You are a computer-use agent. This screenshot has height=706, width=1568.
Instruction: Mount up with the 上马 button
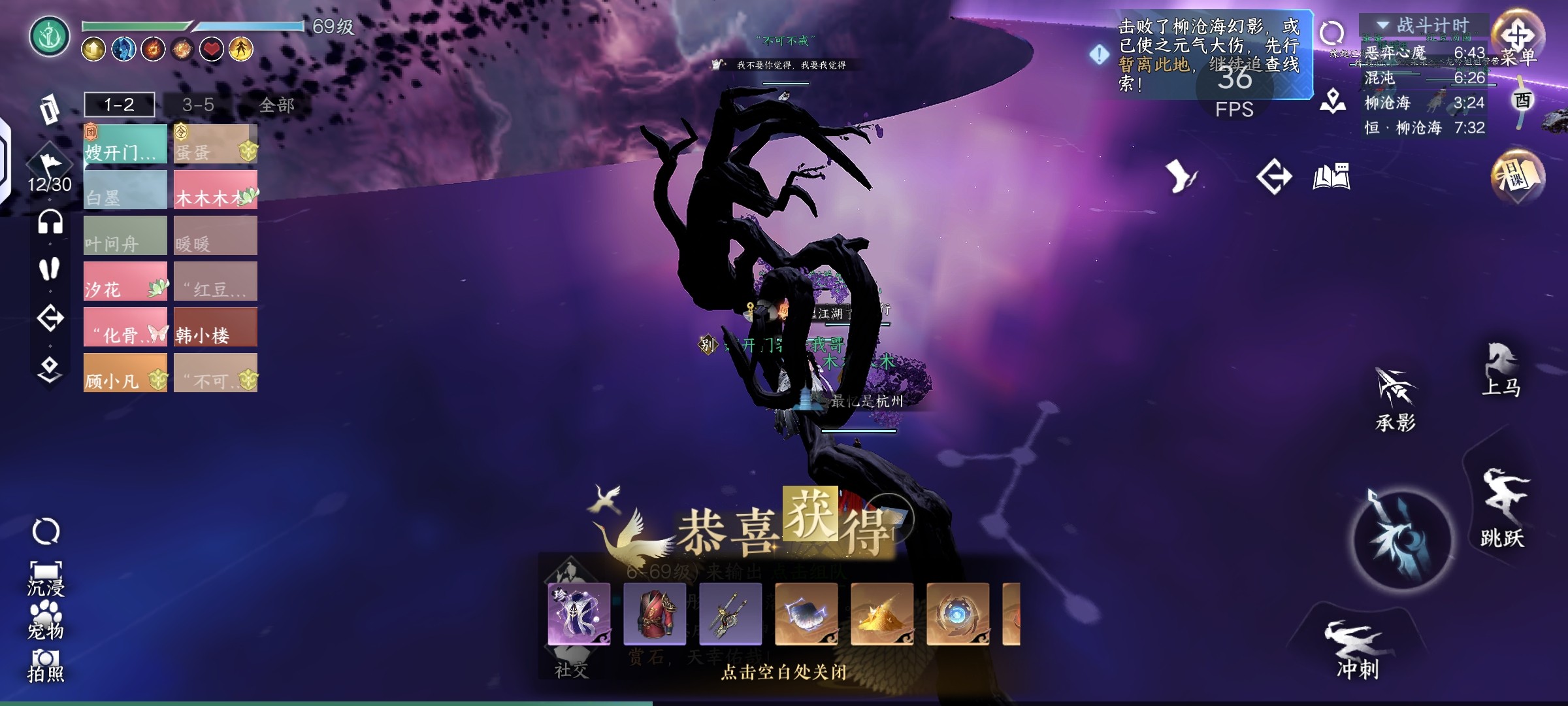[x=1501, y=369]
